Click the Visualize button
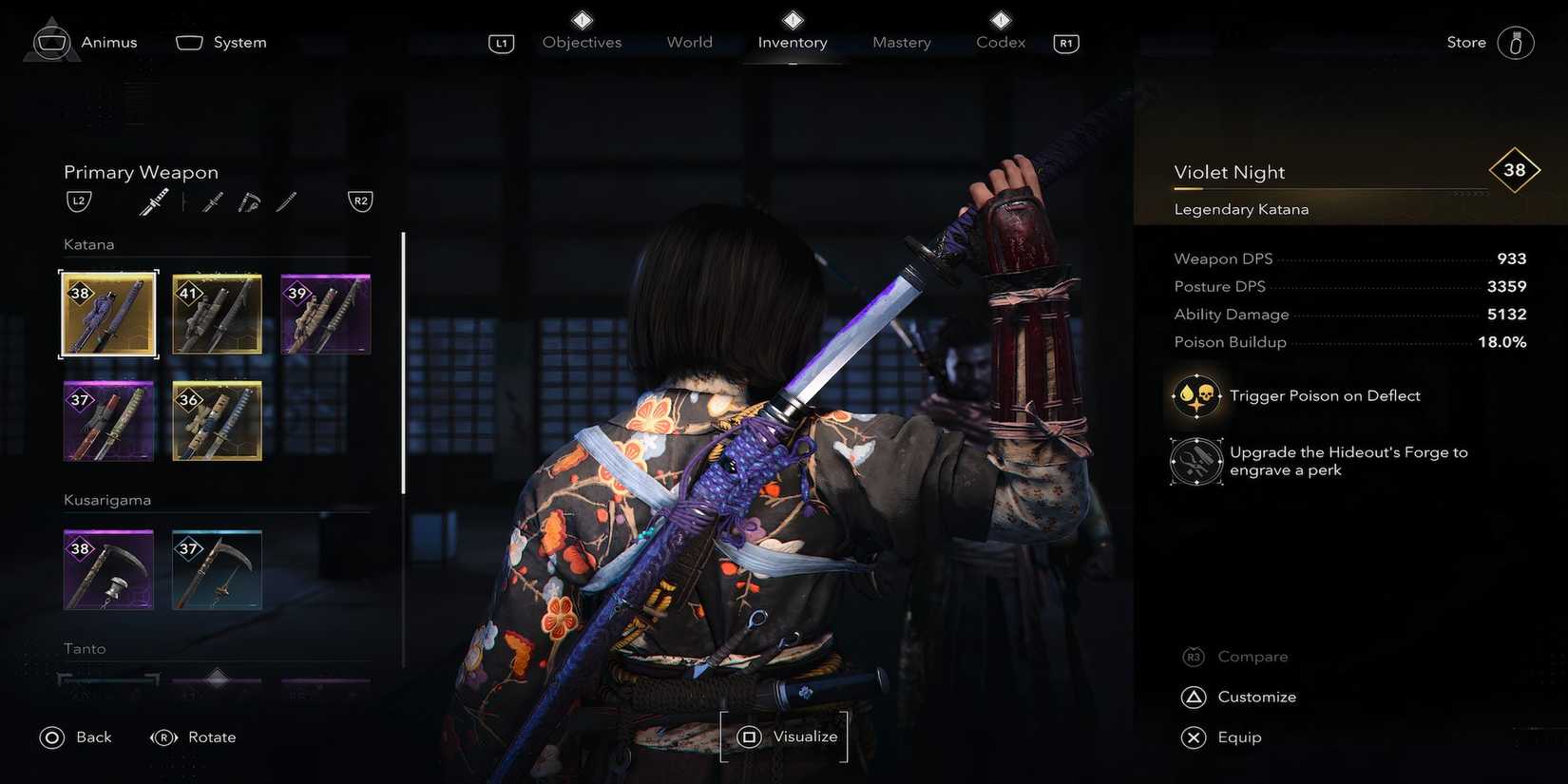The width and height of the screenshot is (1568, 784). click(783, 736)
